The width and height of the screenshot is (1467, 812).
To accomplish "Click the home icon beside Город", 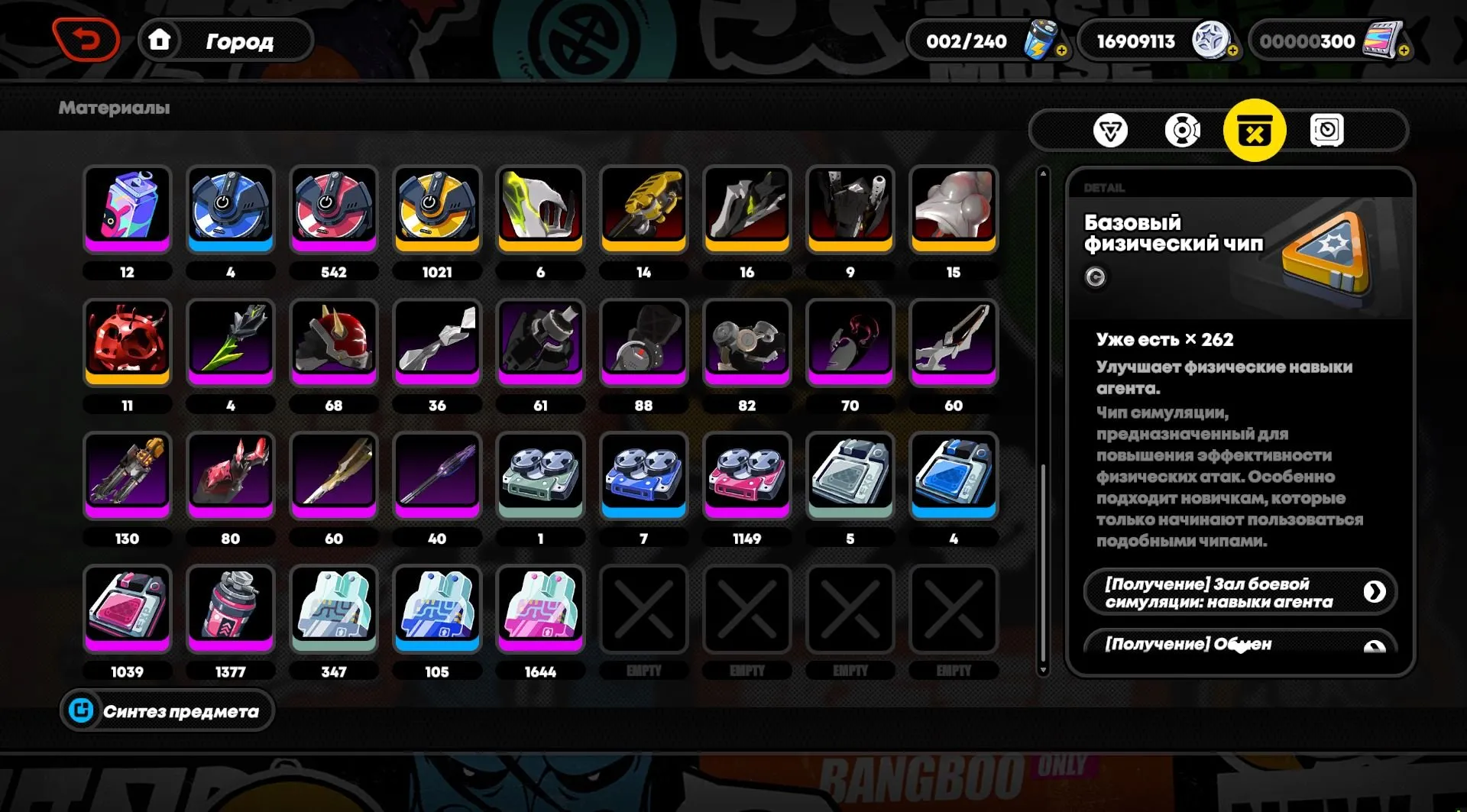I will click(x=160, y=40).
